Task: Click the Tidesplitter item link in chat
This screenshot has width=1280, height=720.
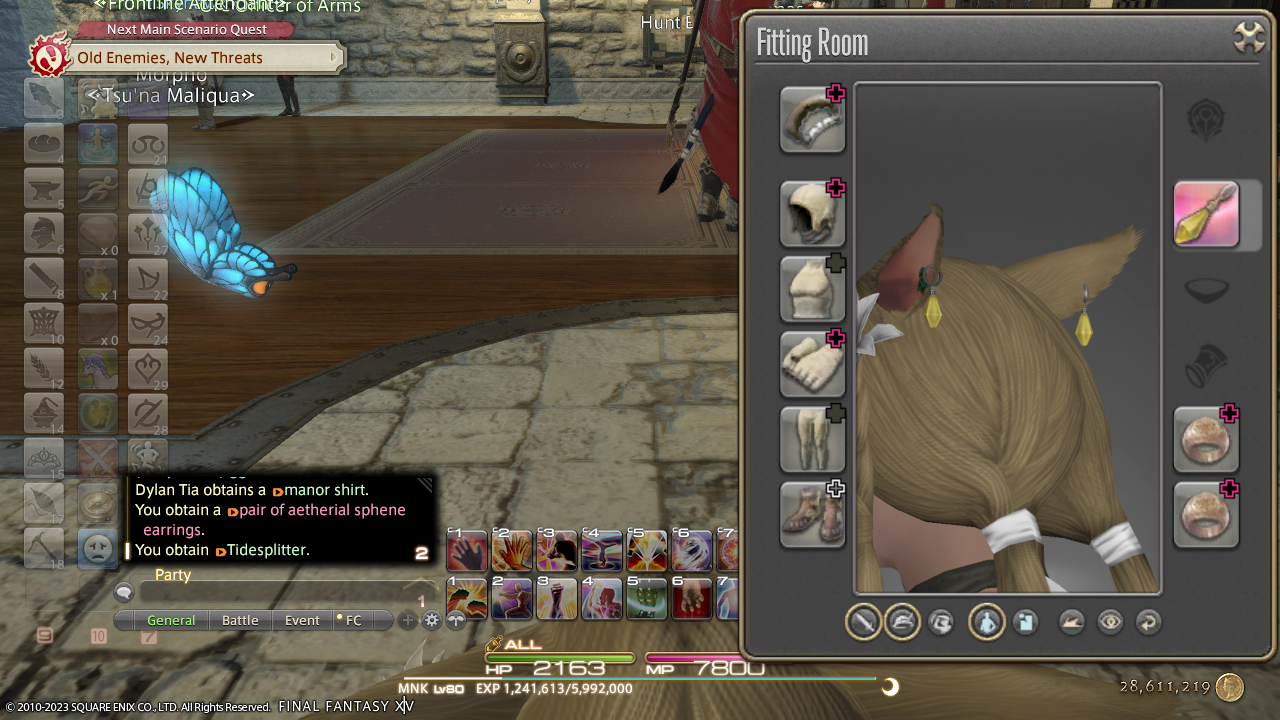Action: pos(268,550)
